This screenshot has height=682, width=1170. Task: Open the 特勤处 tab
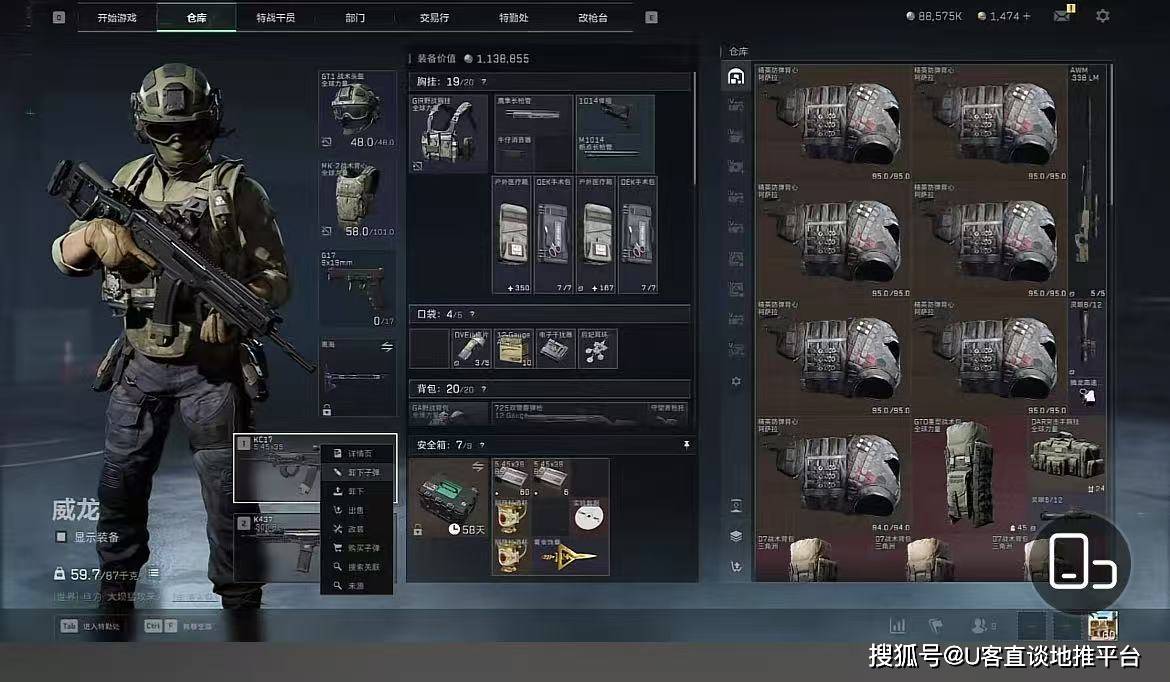(514, 18)
